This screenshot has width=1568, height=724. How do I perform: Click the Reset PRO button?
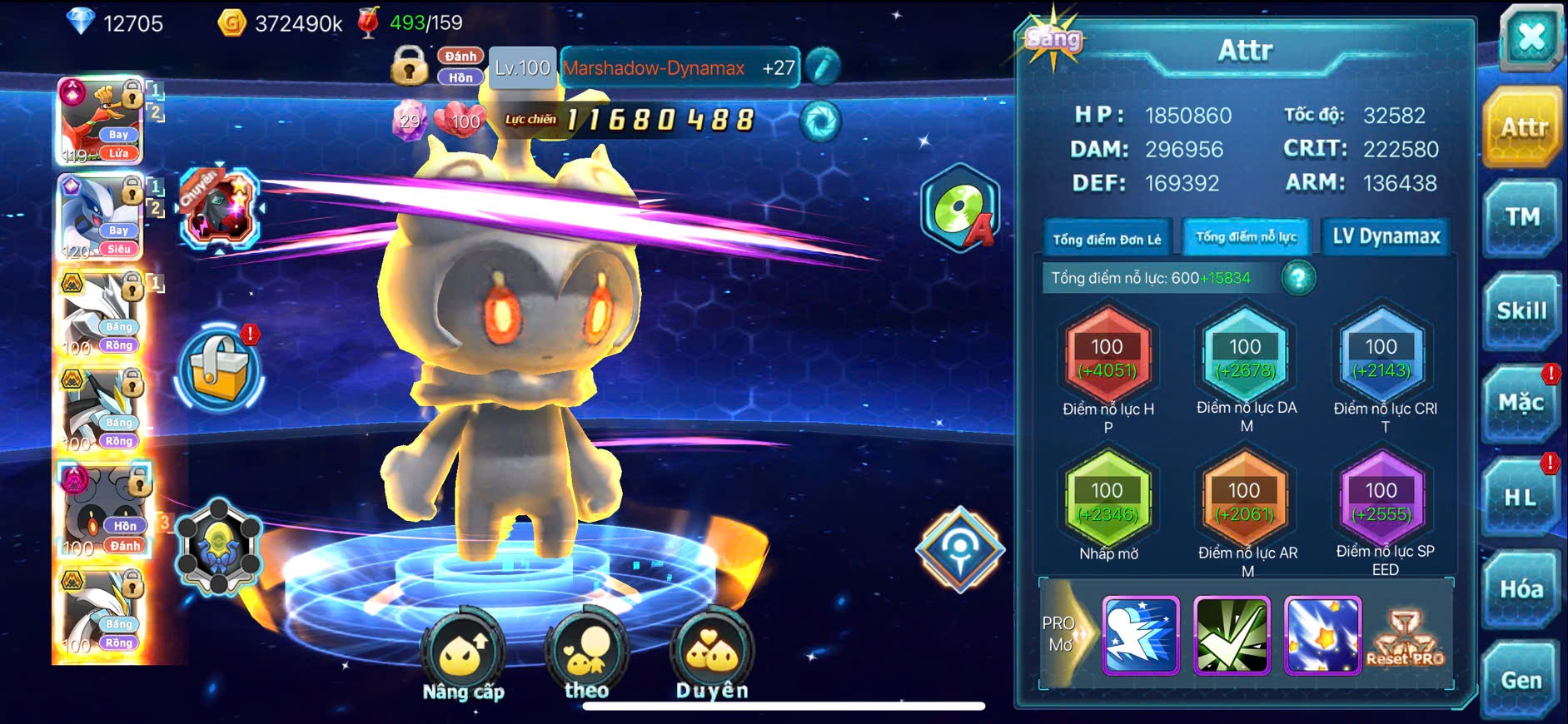1405,639
